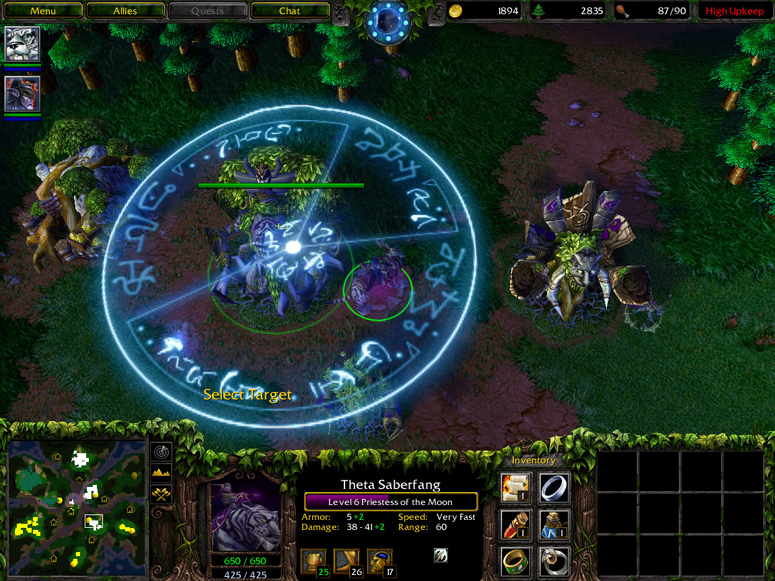Use the flaming scroll inventory item

point(516,487)
